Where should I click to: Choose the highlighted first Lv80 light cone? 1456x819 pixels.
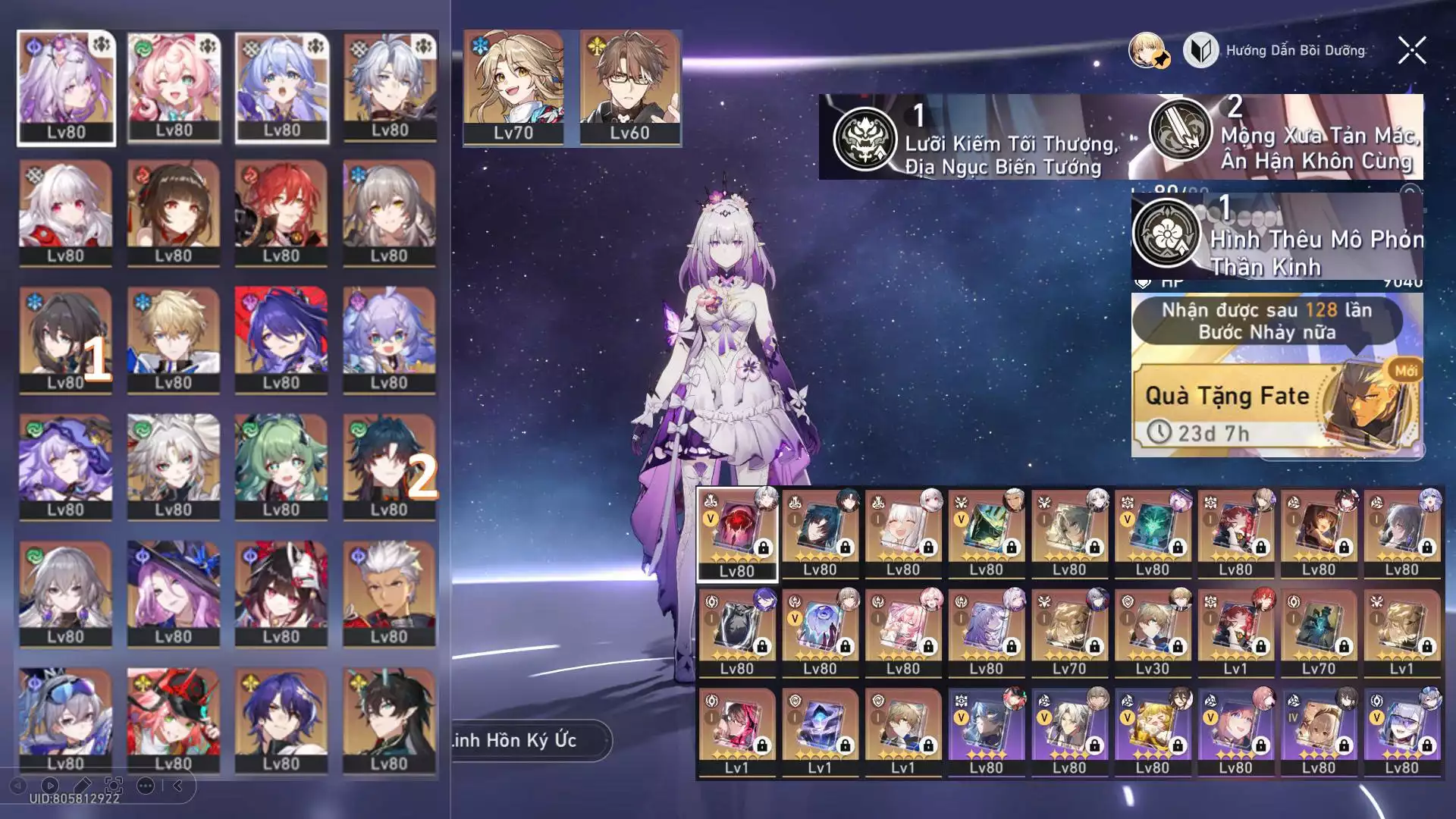pyautogui.click(x=737, y=534)
